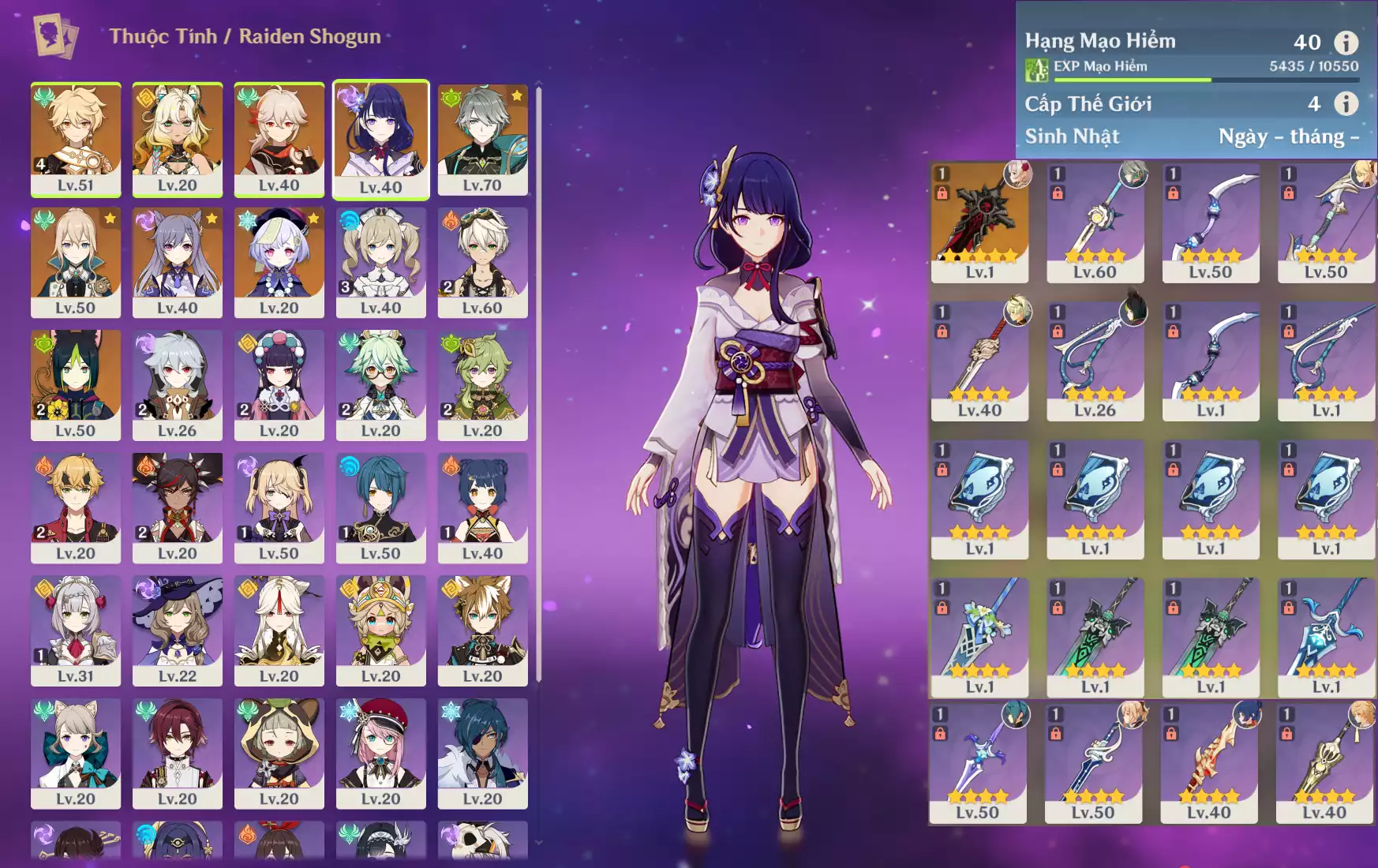Open Xingqiu's Lv.50 character tile

[380, 507]
